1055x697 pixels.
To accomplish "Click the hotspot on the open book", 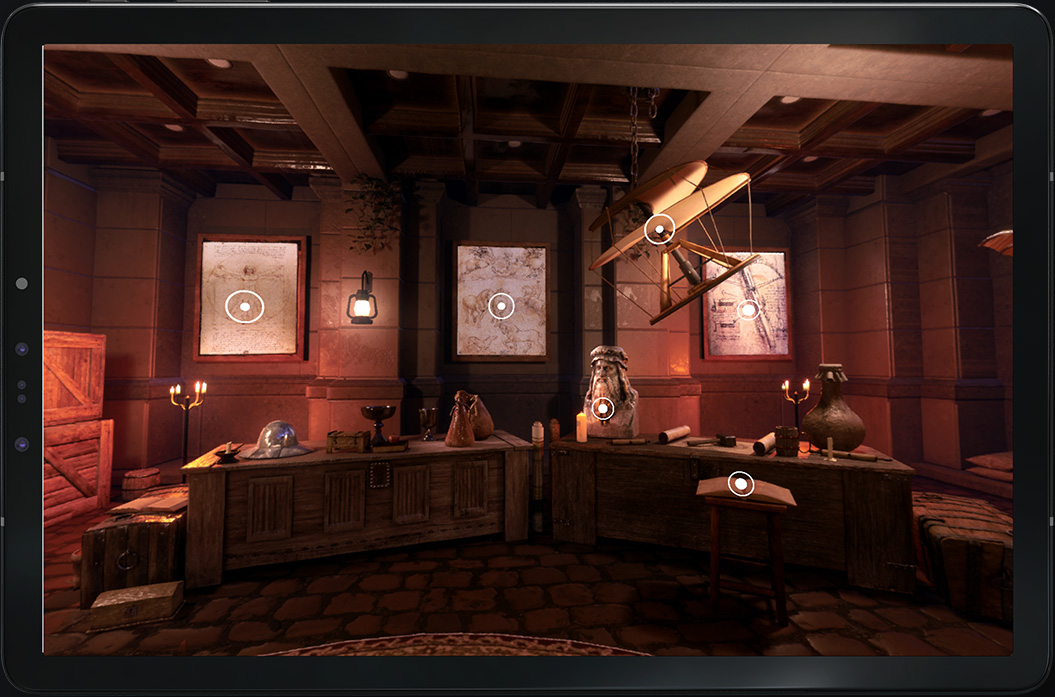I will click(x=740, y=484).
